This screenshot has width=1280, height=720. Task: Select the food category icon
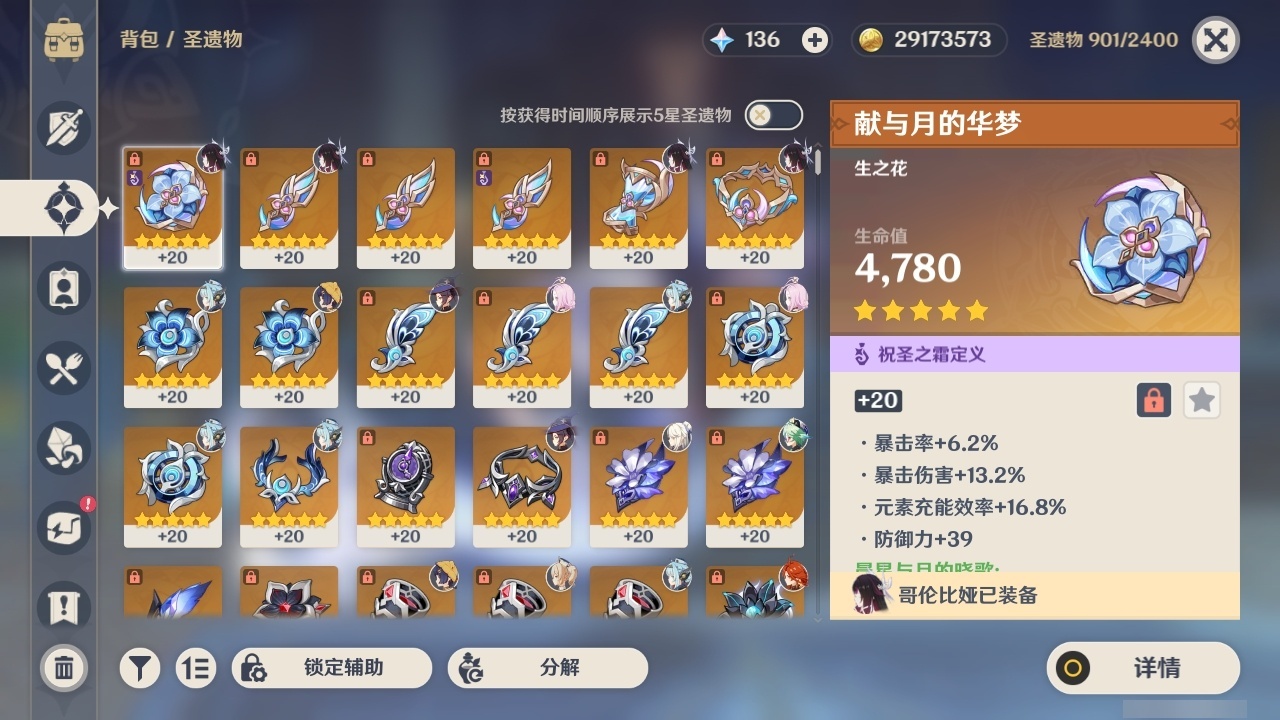pyautogui.click(x=62, y=368)
